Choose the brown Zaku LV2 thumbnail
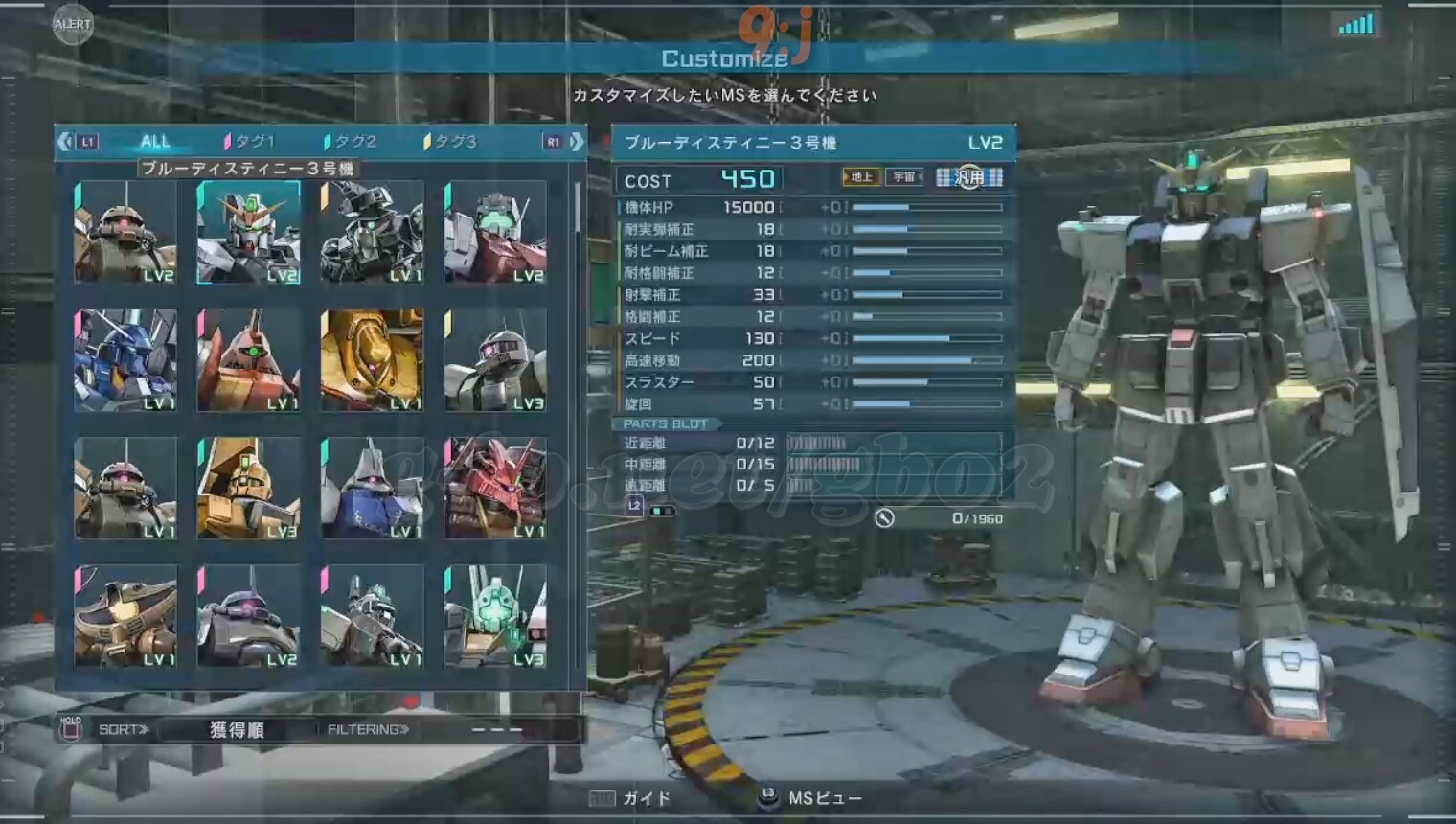The image size is (1456, 824). tap(125, 232)
